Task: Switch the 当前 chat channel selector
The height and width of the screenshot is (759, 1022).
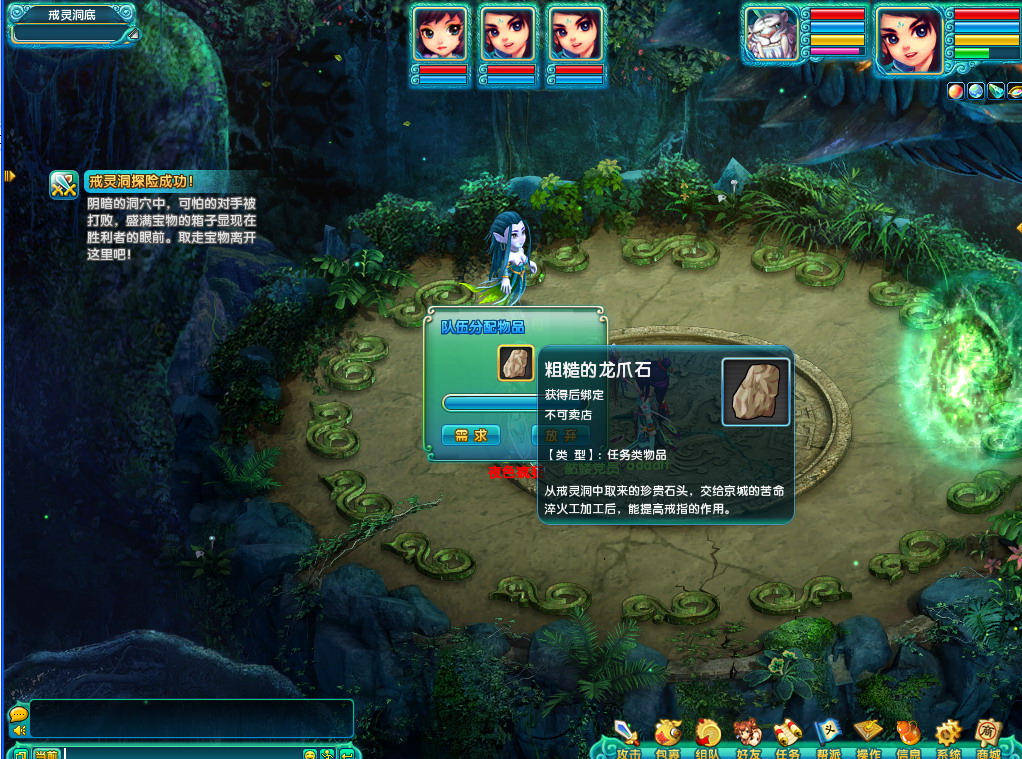Action: click(x=46, y=753)
